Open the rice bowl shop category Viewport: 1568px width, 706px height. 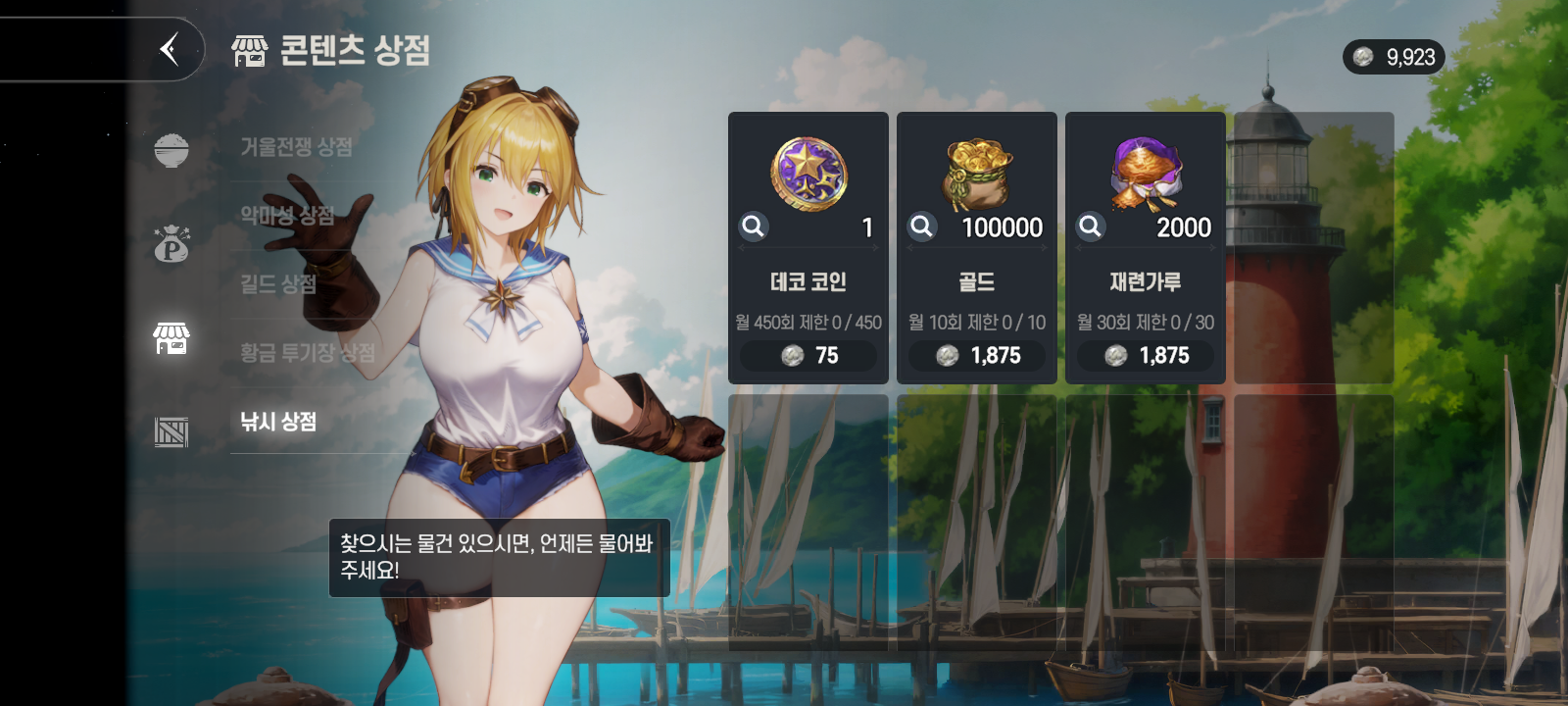171,150
